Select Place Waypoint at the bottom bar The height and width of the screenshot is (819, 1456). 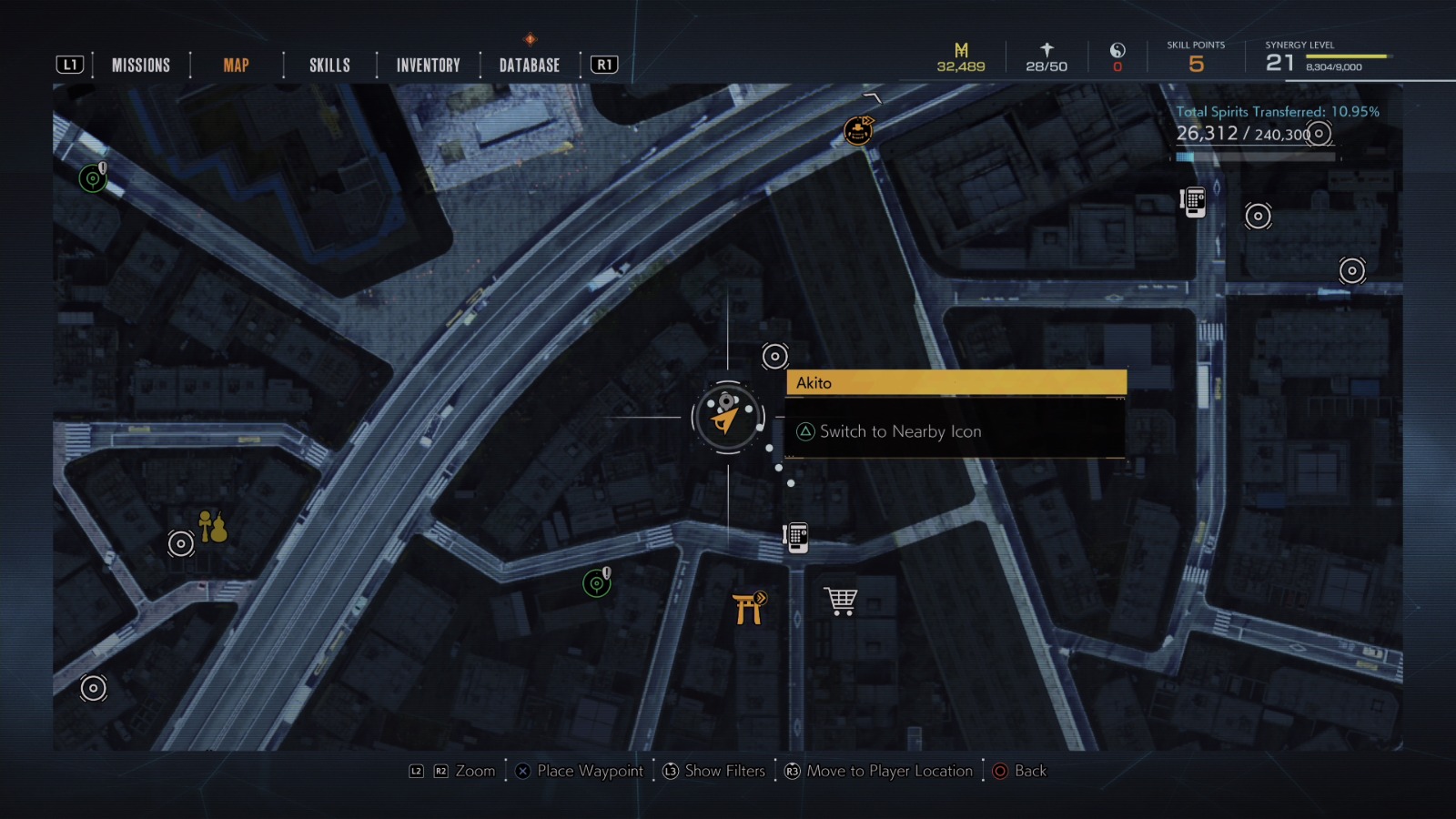click(590, 771)
